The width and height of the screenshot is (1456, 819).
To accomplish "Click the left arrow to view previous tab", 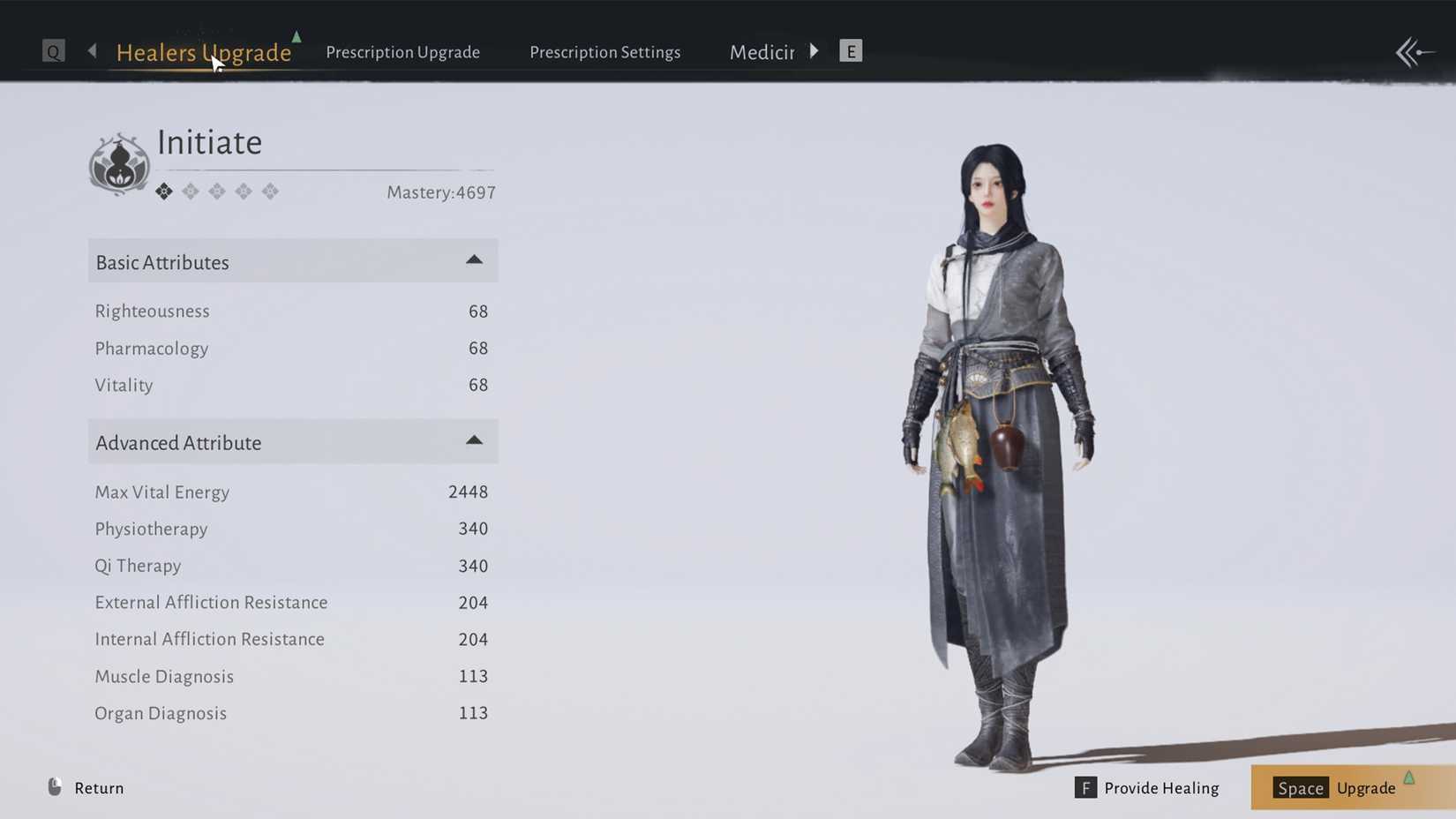I will pos(92,50).
